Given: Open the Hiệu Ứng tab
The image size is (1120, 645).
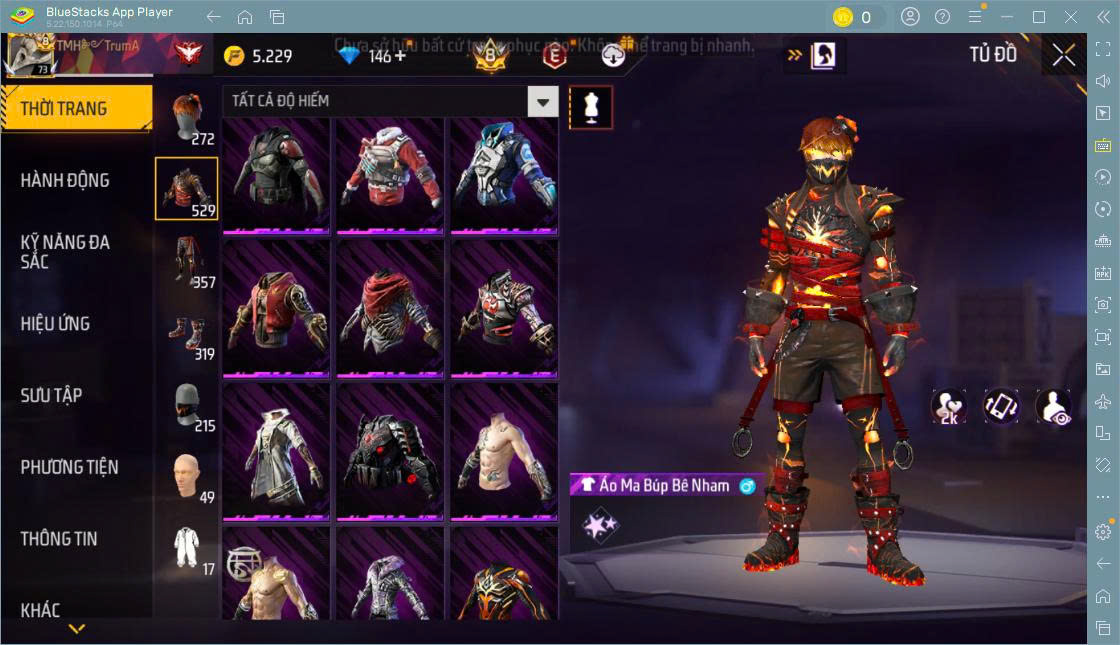Looking at the screenshot, I should [56, 323].
